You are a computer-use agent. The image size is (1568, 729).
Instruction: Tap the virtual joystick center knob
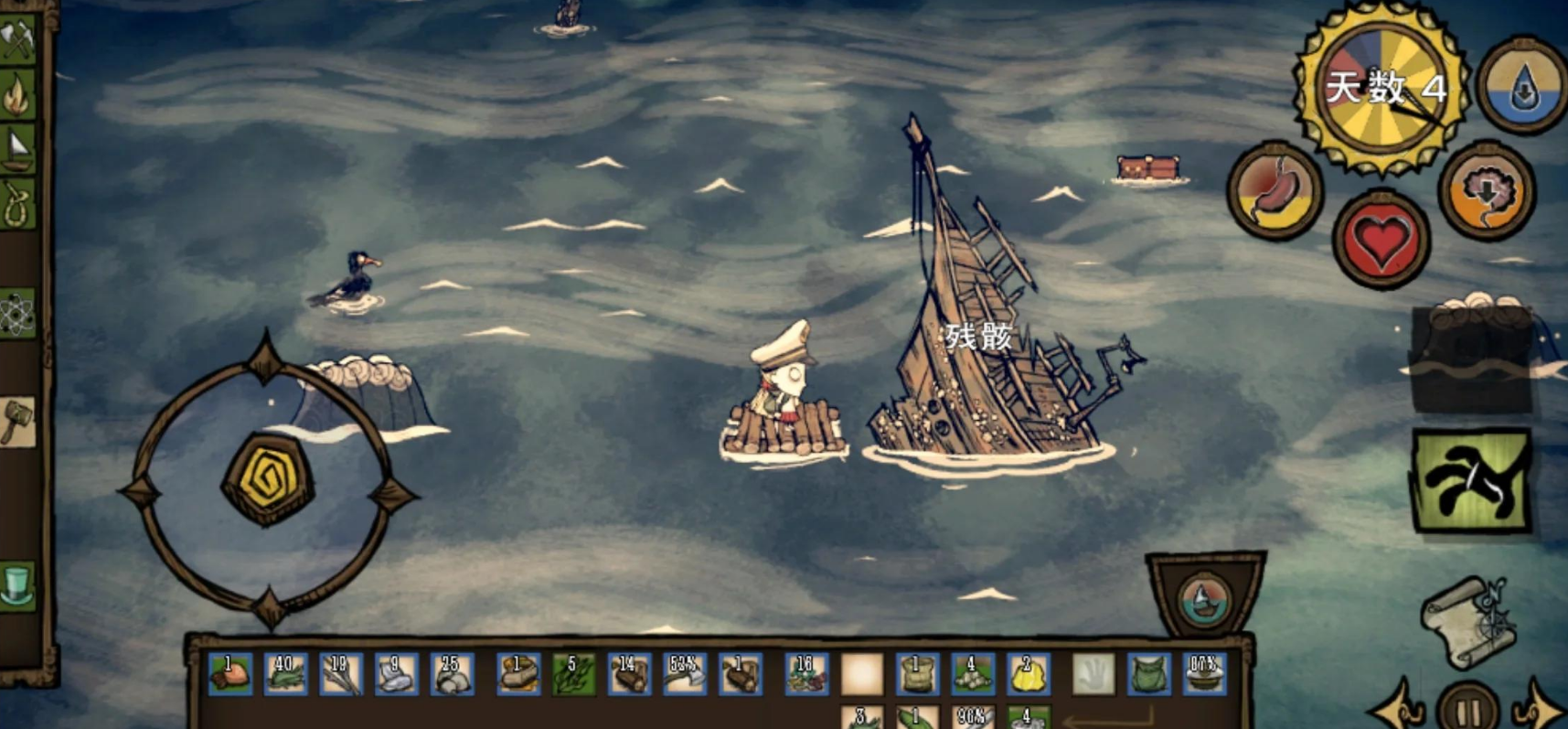pos(268,478)
